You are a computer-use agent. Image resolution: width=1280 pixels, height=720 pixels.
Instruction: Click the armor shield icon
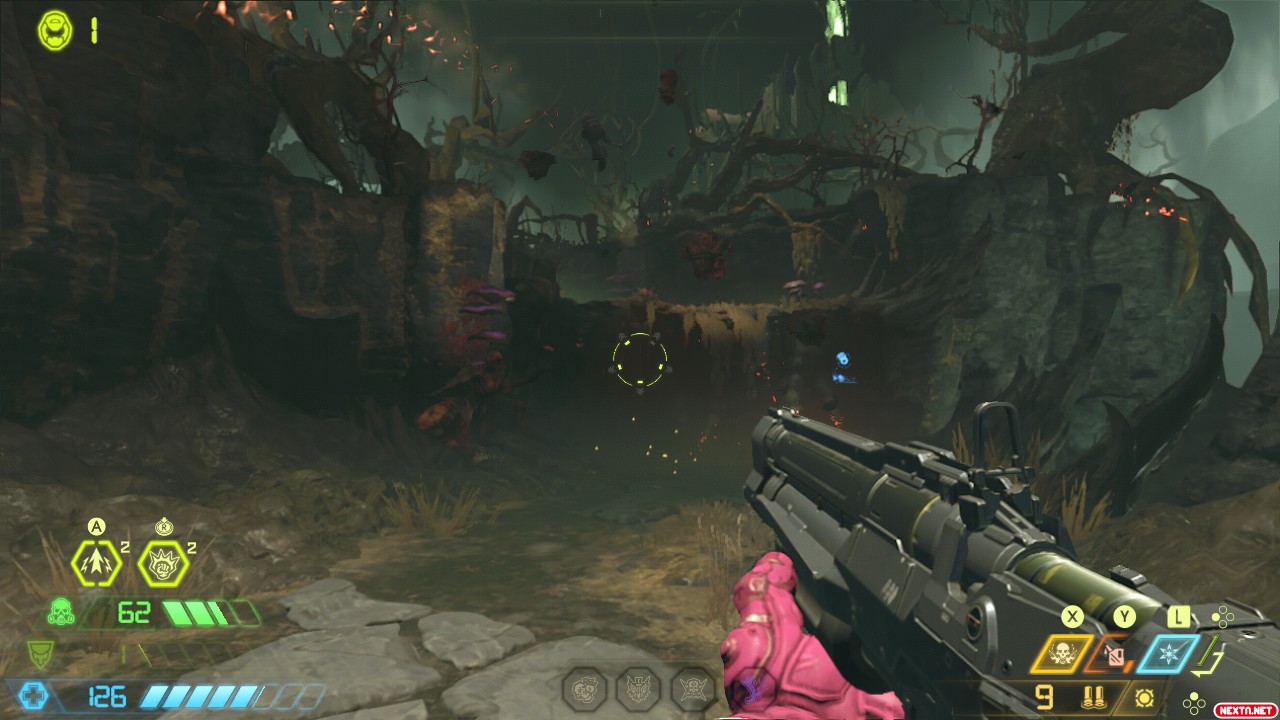41,654
